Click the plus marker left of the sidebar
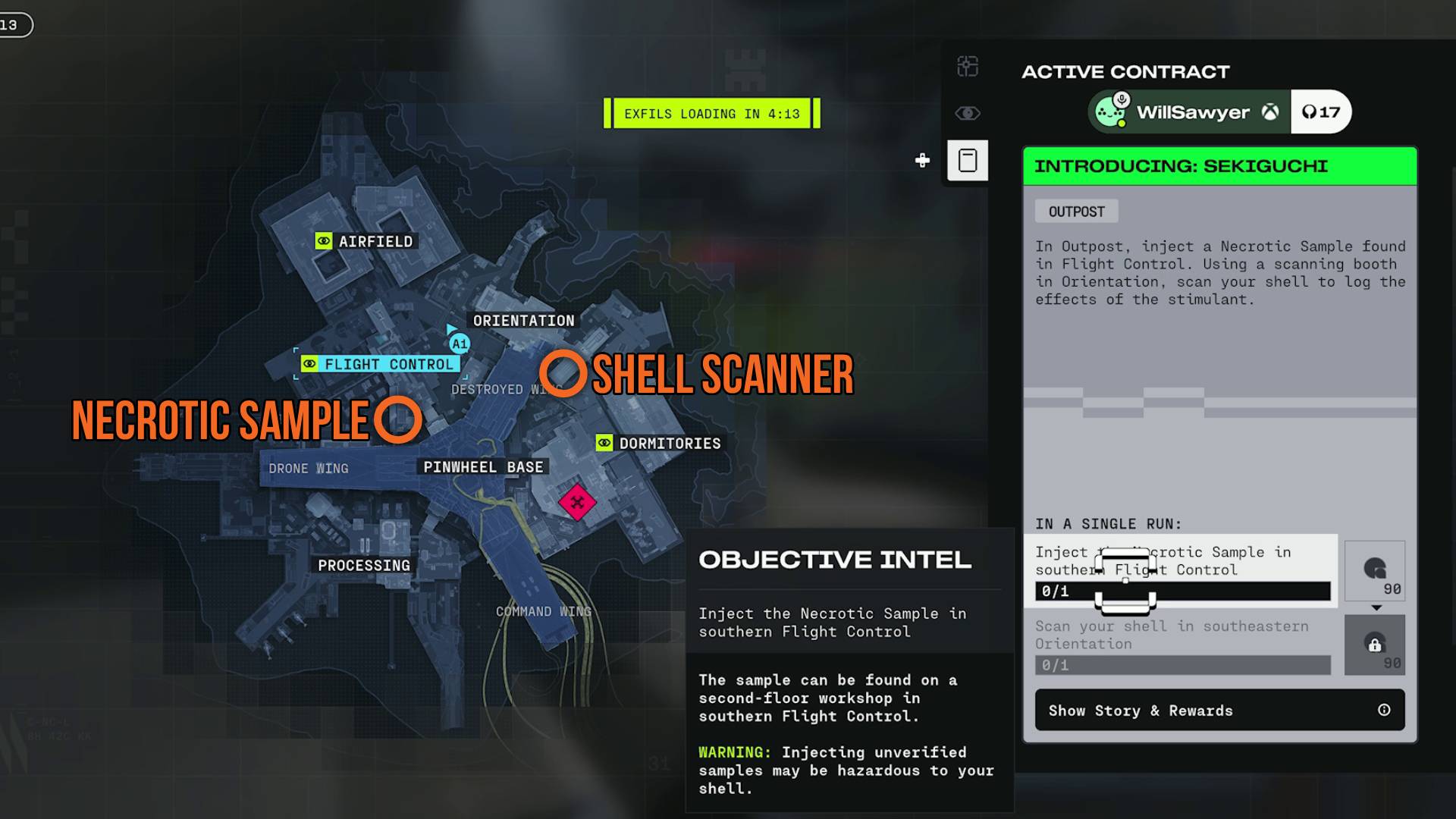 coord(922,160)
